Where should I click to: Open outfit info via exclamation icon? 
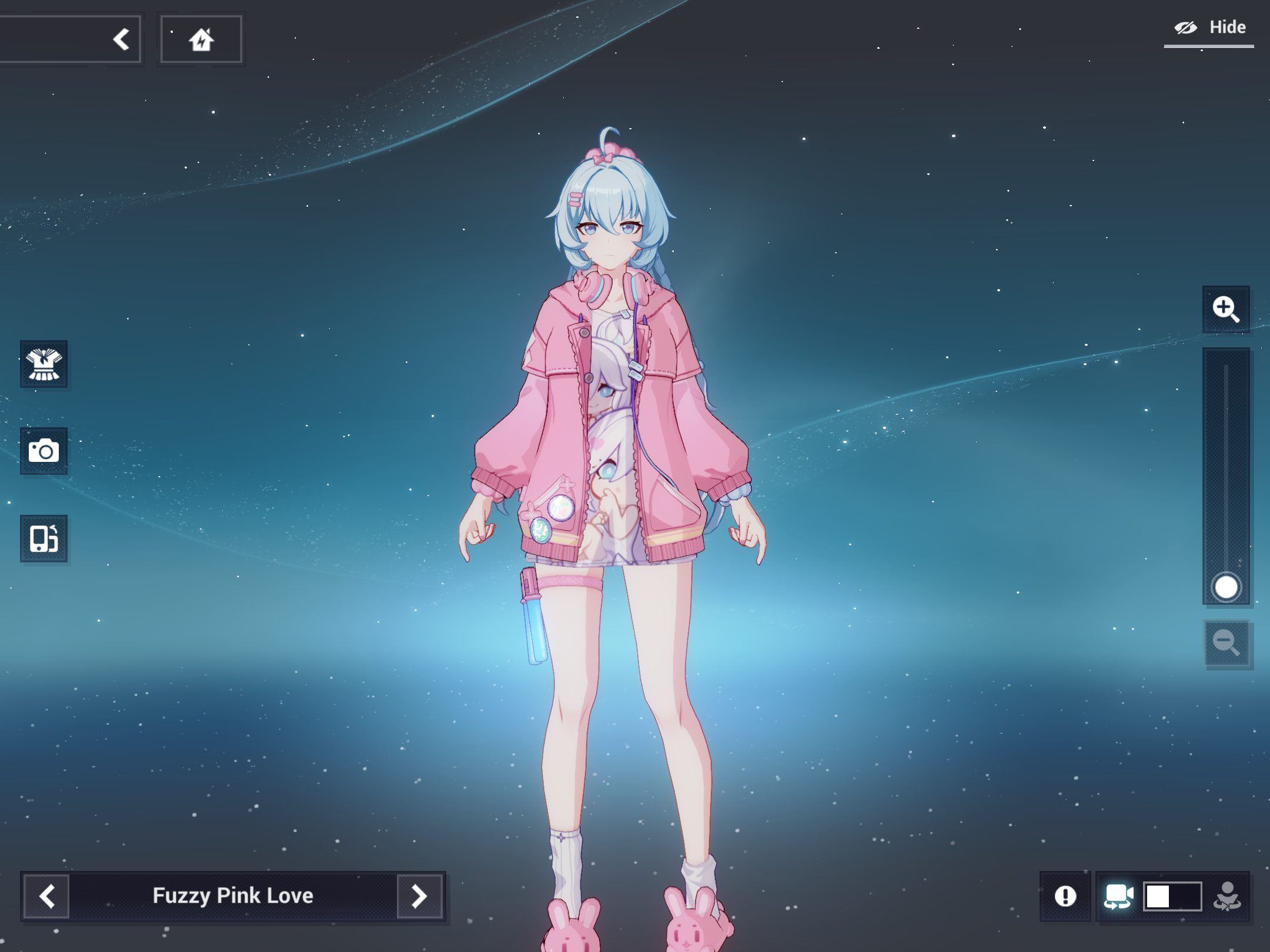pyautogui.click(x=1065, y=896)
